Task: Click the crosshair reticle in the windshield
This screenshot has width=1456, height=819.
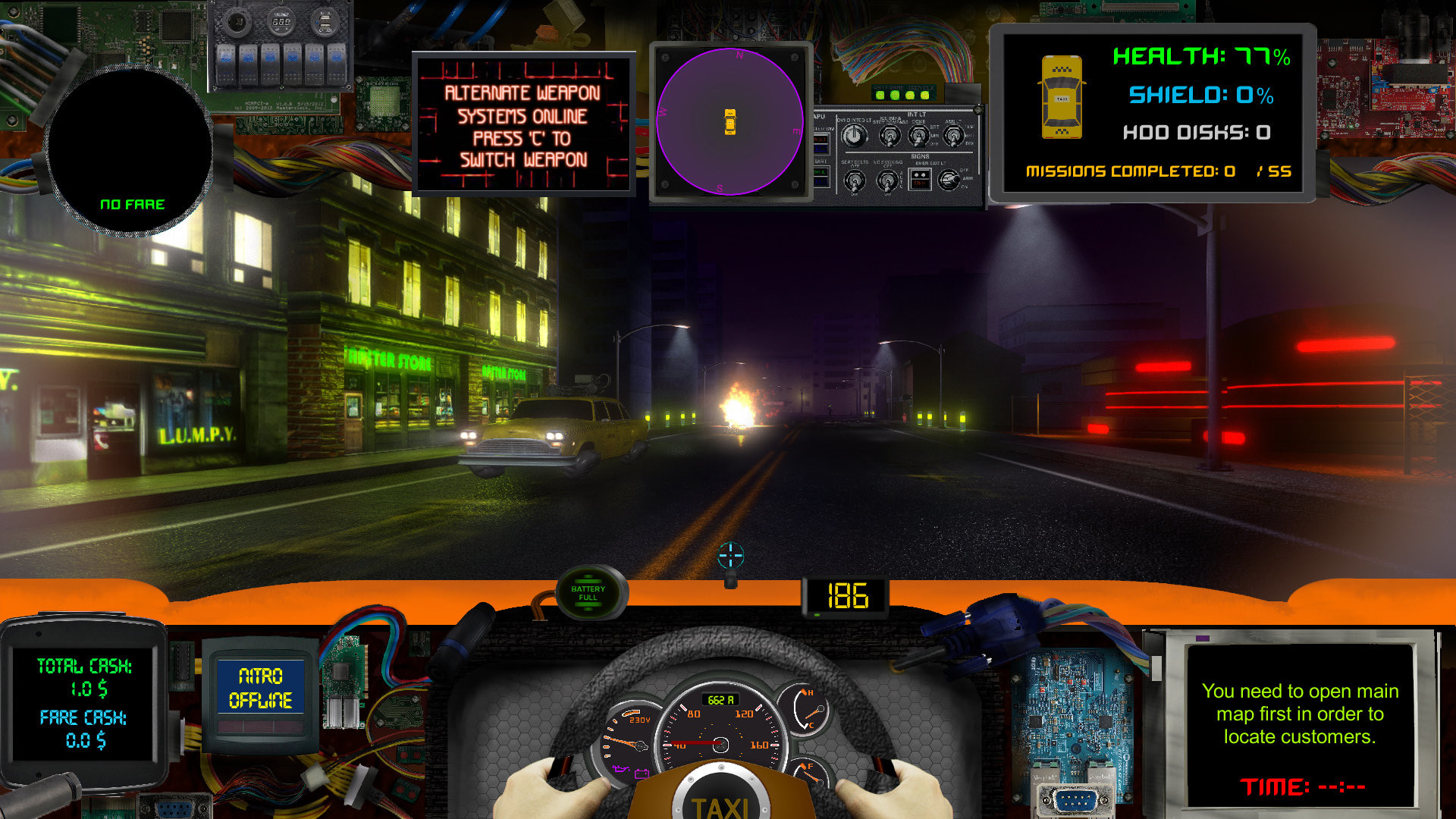Action: coord(729,554)
